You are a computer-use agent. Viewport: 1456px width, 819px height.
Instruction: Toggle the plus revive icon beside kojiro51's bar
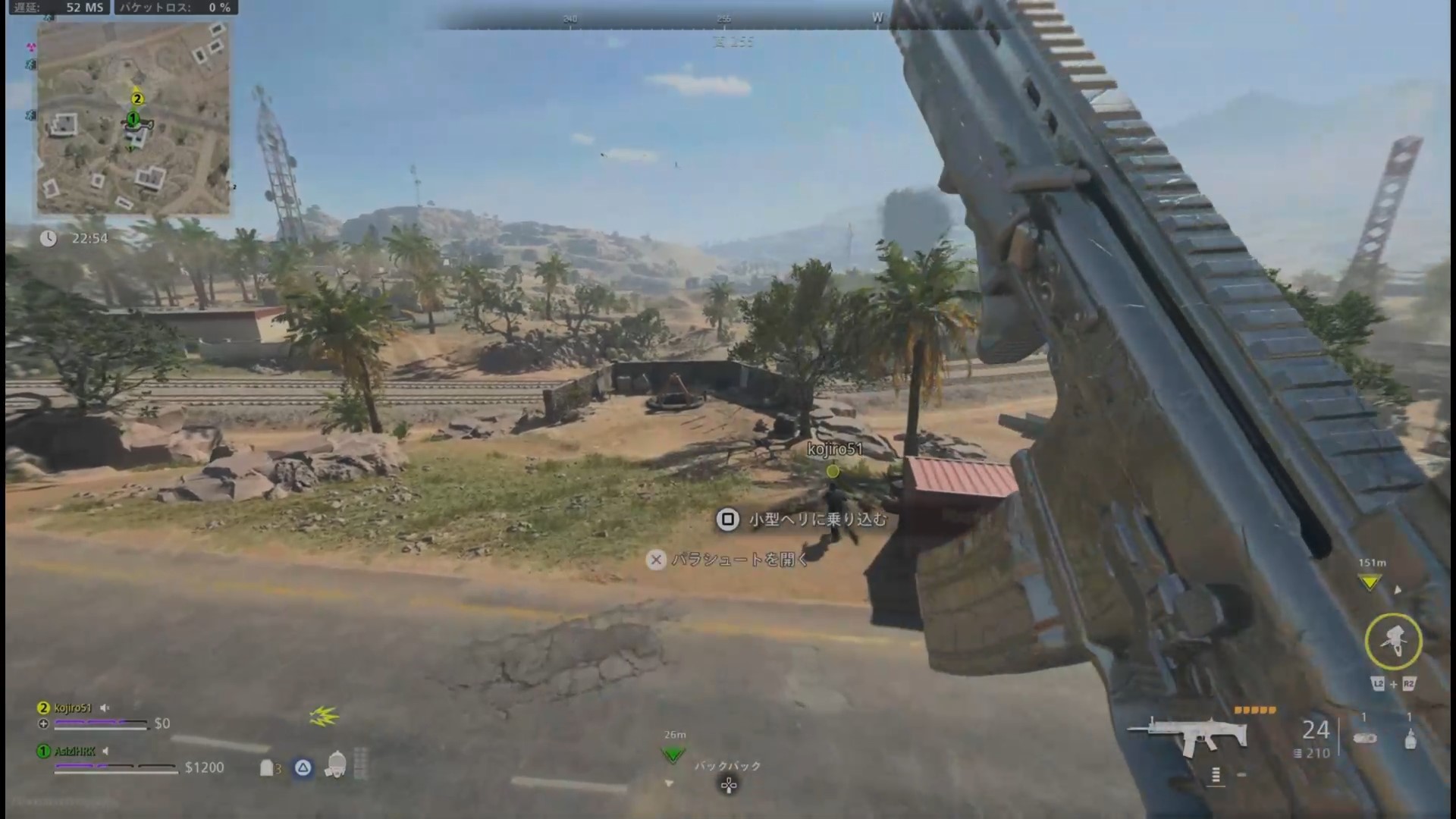pyautogui.click(x=43, y=723)
